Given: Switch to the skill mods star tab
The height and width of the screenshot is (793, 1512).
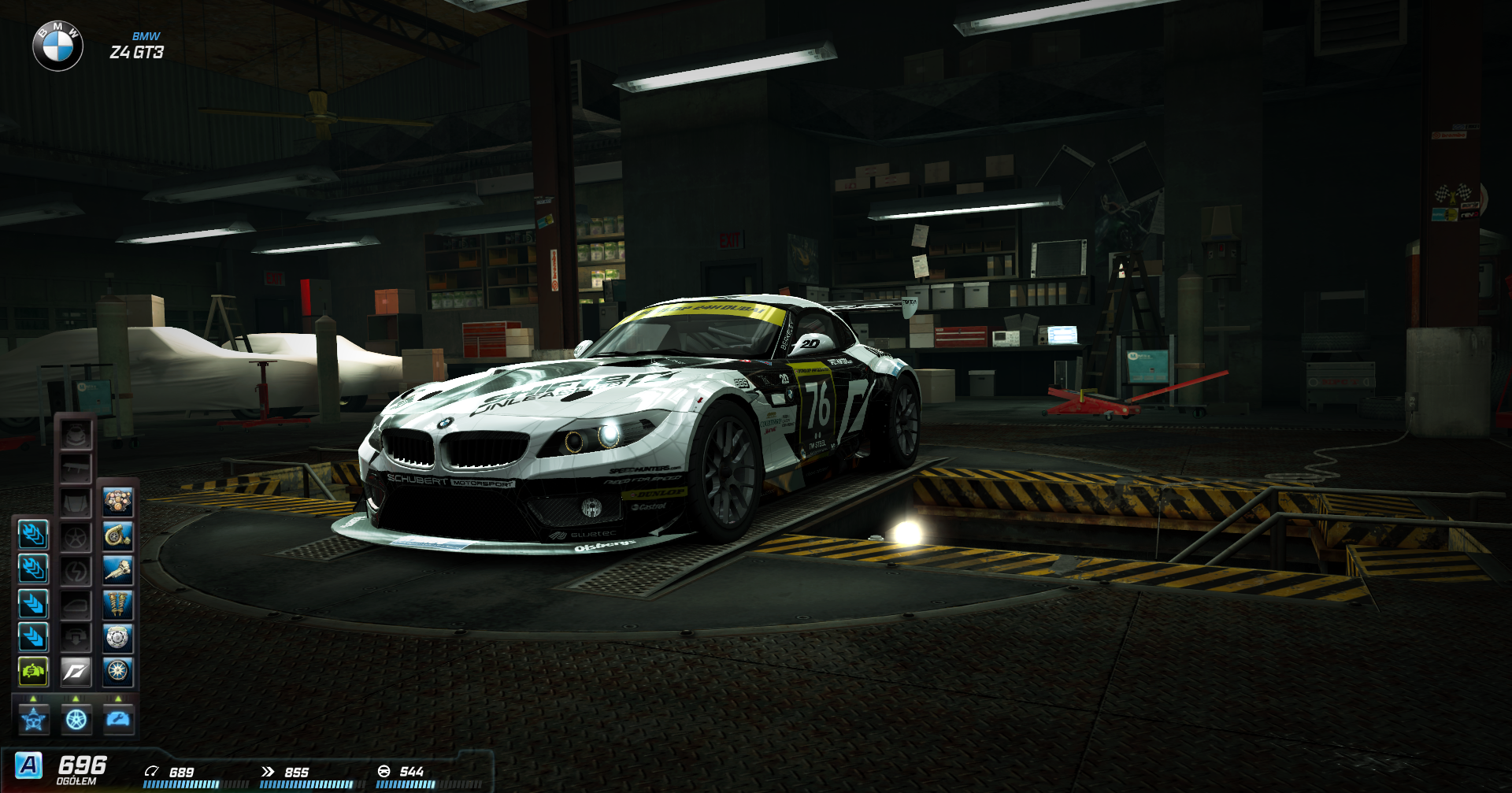Looking at the screenshot, I should point(34,720).
